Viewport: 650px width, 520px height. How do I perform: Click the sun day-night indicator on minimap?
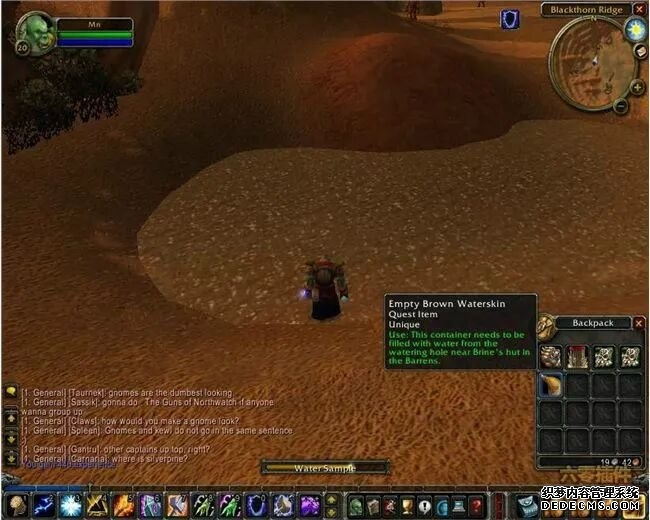635,30
